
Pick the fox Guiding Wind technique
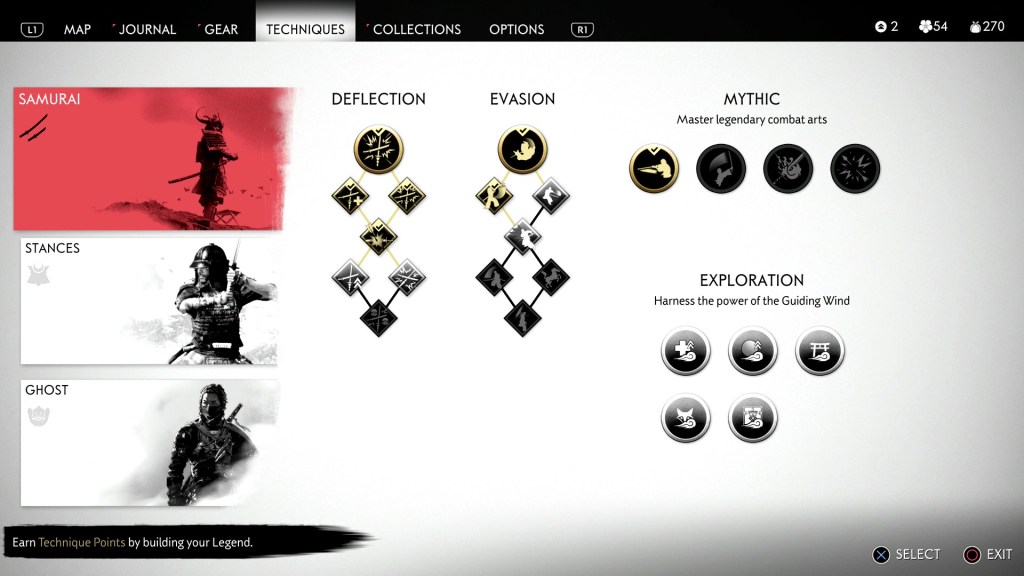pyautogui.click(x=686, y=418)
